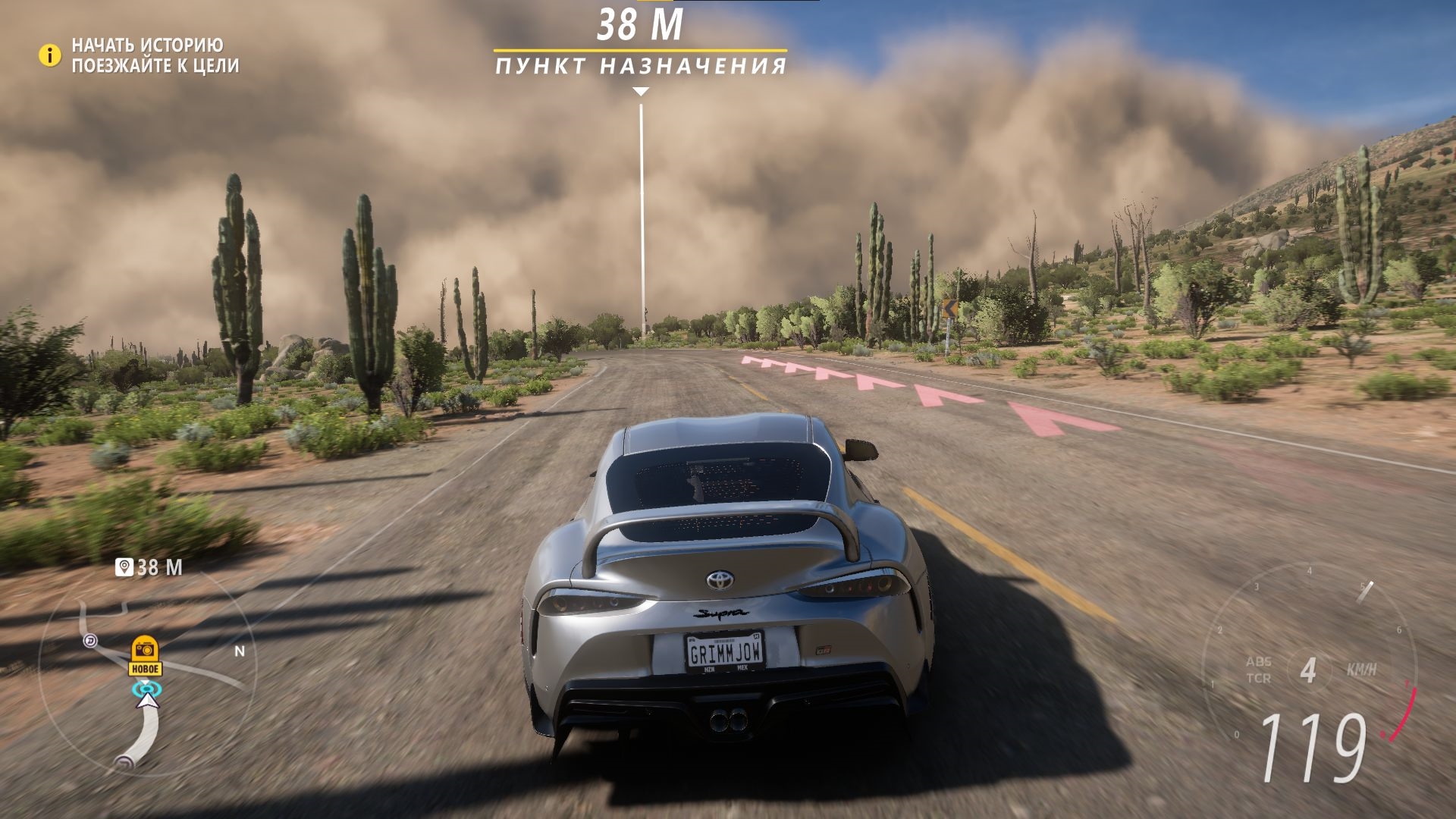Select the small grey round marker on minimap
The width and height of the screenshot is (1456, 819).
[x=91, y=642]
